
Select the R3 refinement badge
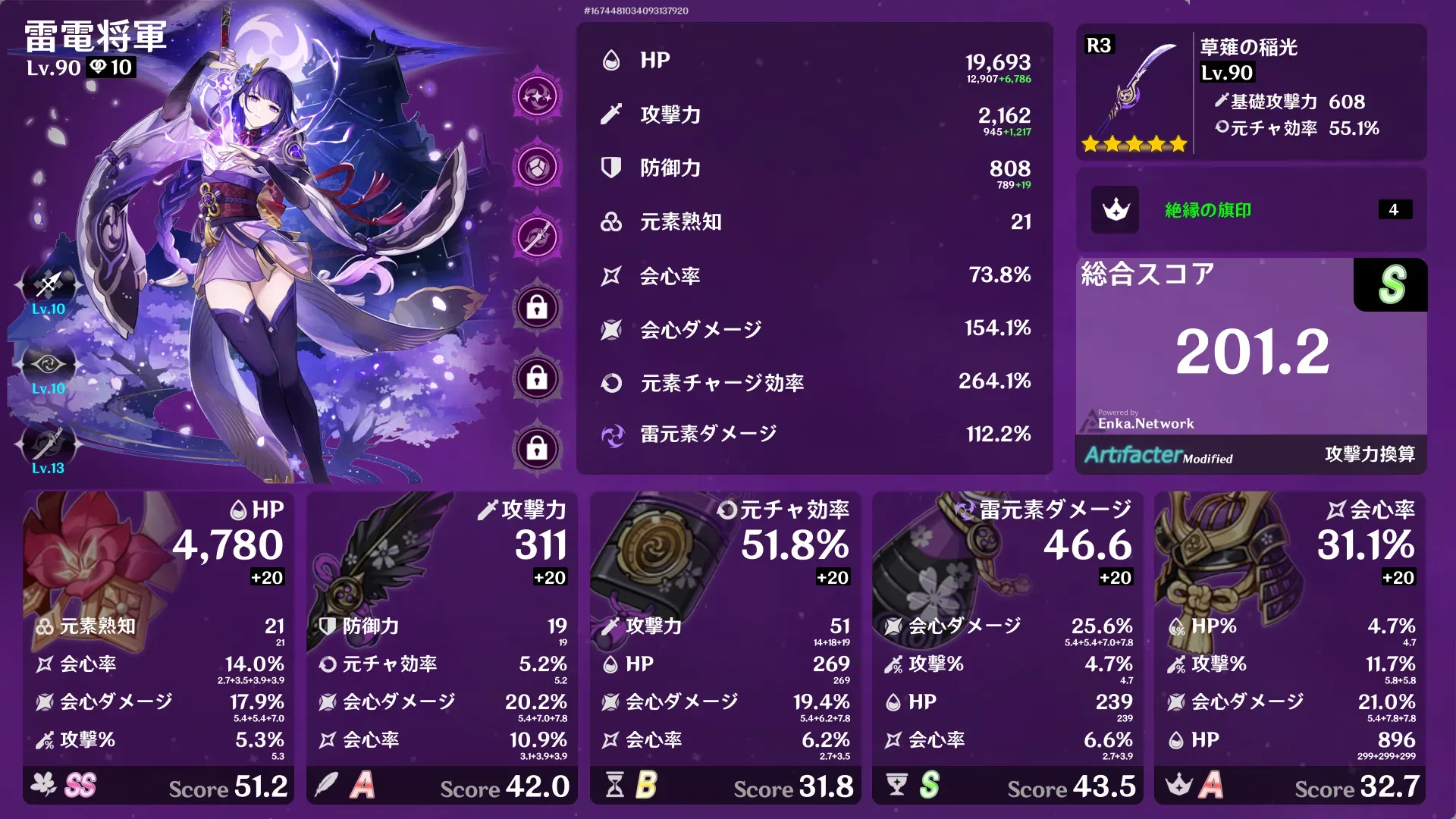[x=1099, y=45]
